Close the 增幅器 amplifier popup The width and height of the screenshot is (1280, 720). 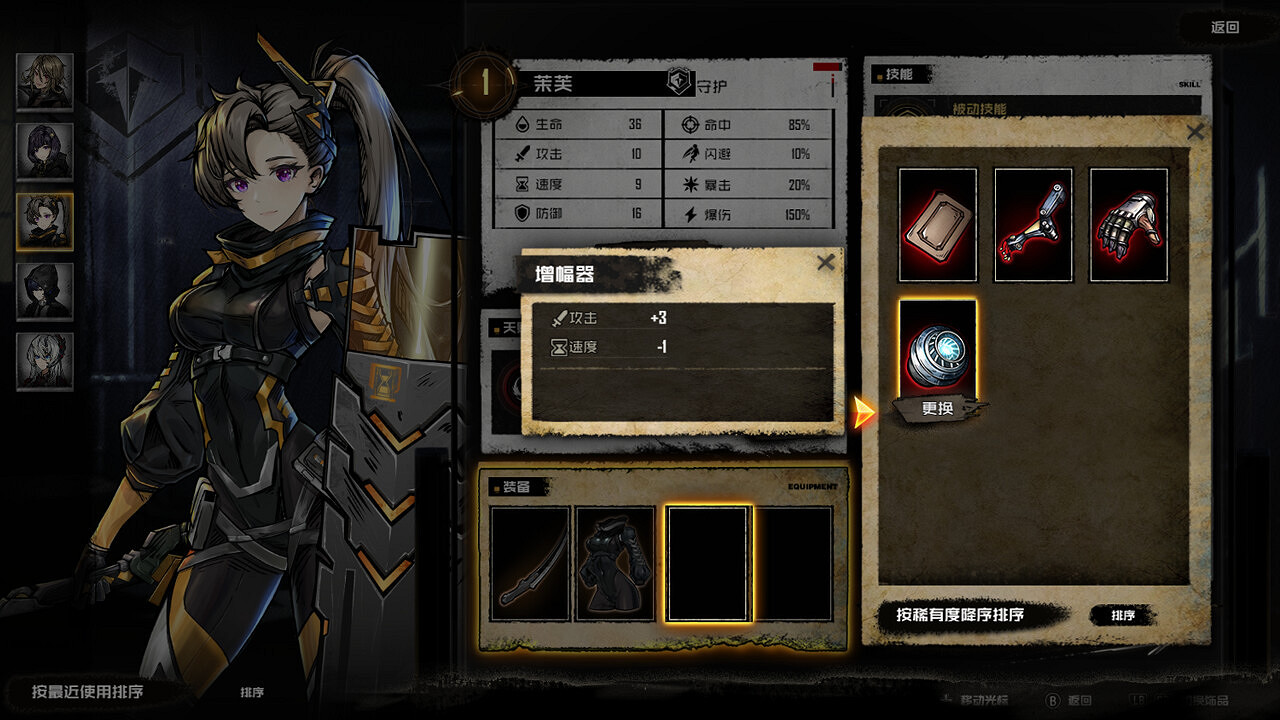click(825, 263)
